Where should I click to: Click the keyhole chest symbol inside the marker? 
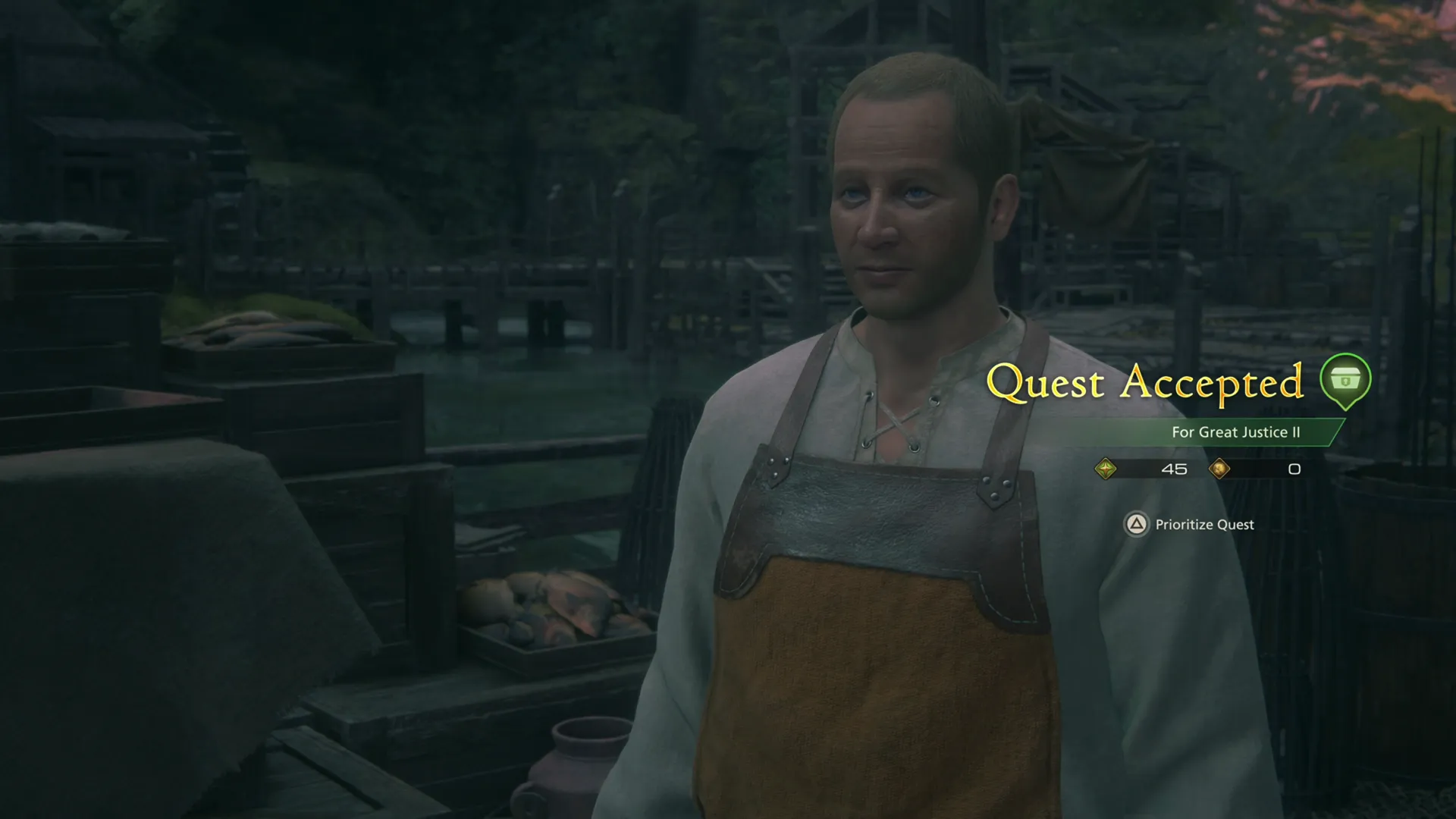coord(1346,381)
